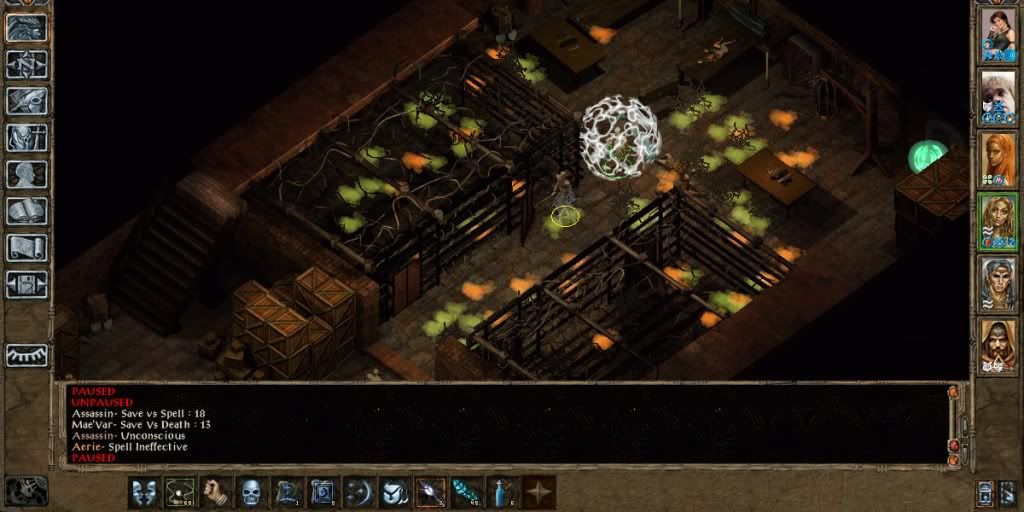Image resolution: width=1024 pixels, height=512 pixels.
Task: Open special abilities with the star button
Action: 539,492
